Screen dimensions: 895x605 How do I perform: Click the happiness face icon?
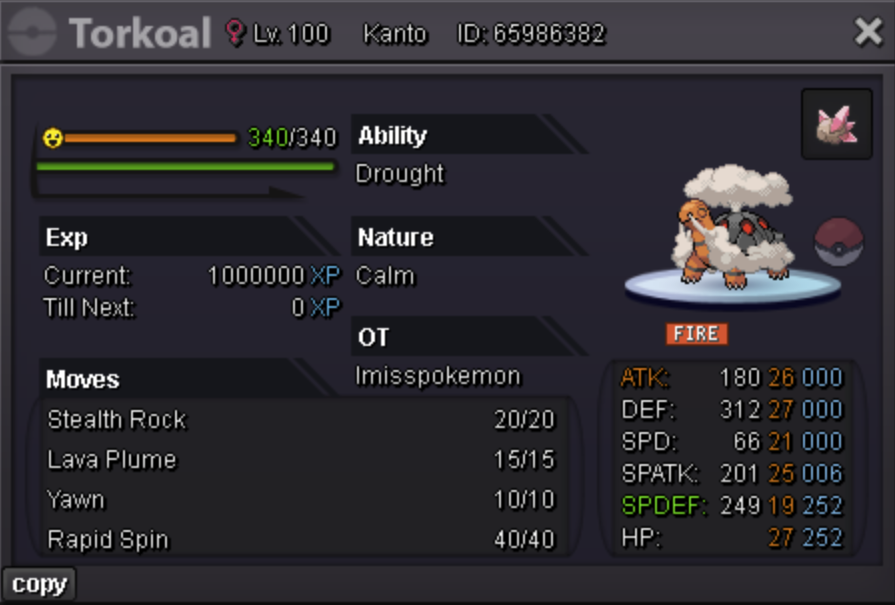[x=53, y=138]
